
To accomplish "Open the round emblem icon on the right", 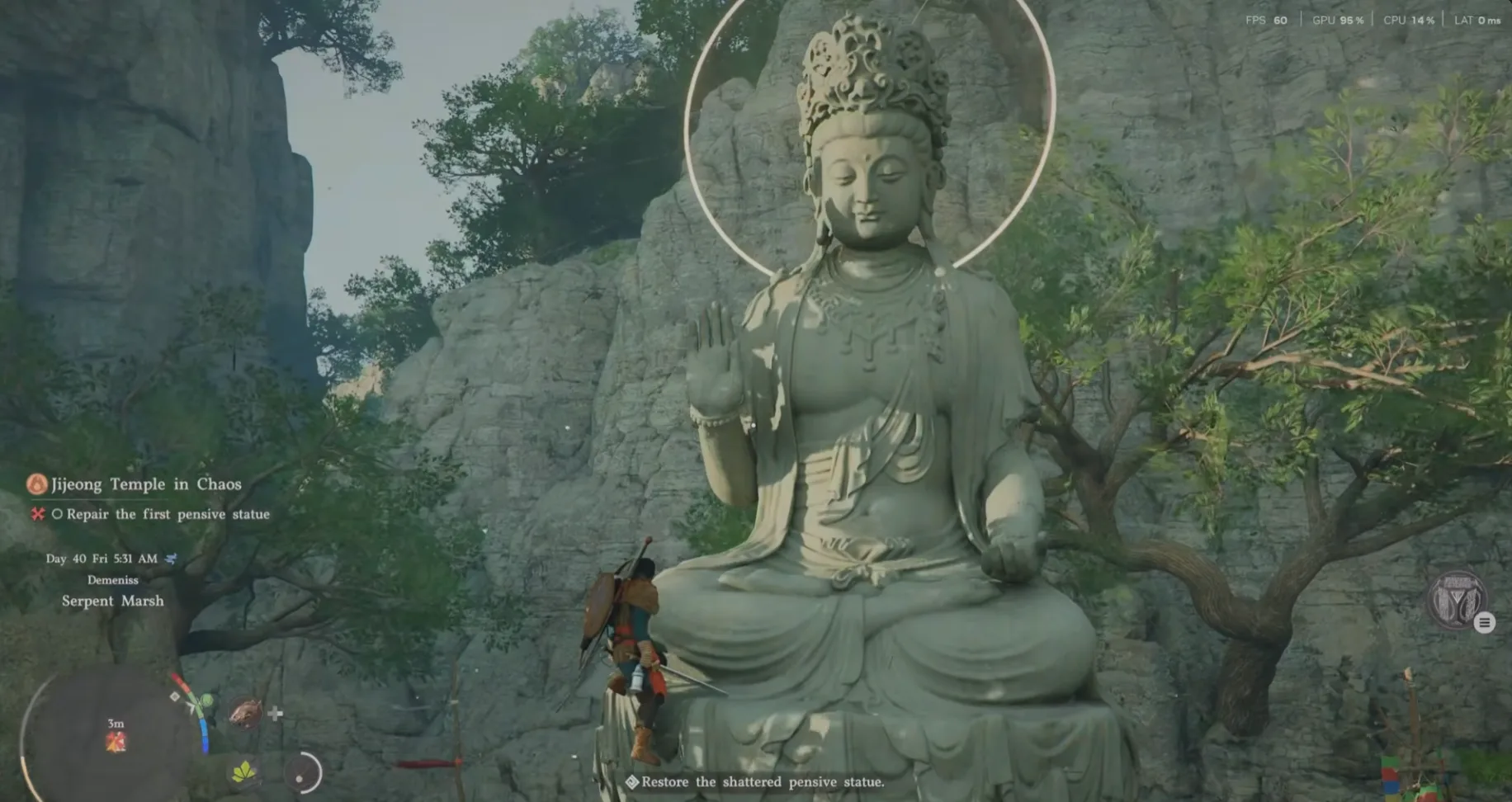I will [x=1456, y=600].
